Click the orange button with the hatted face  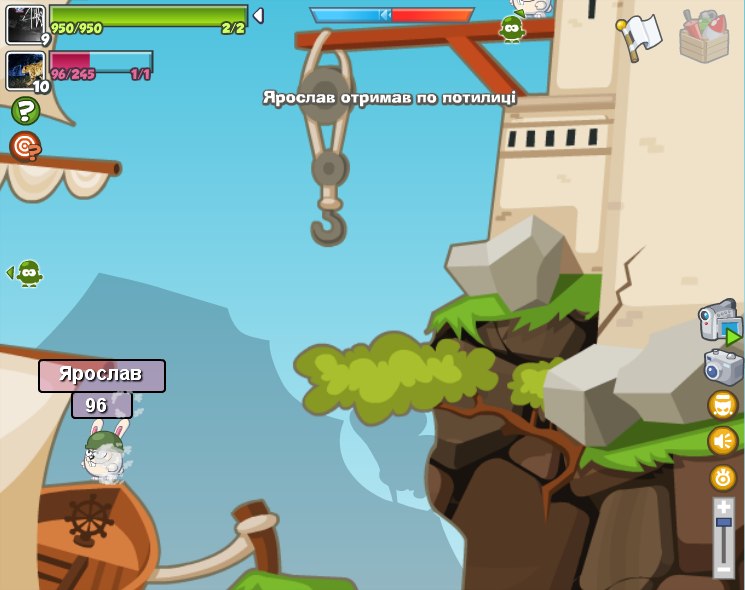722,405
